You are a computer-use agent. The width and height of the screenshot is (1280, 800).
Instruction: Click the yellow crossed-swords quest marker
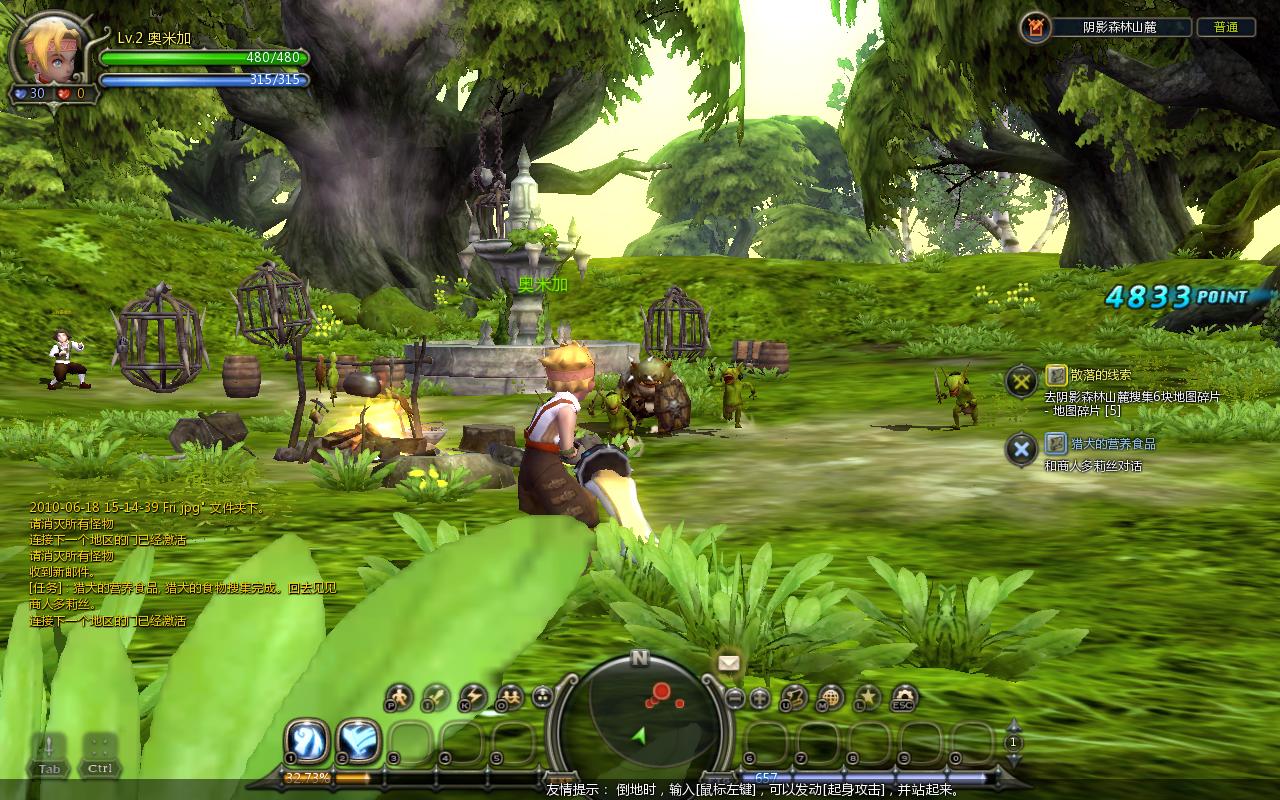(1021, 380)
